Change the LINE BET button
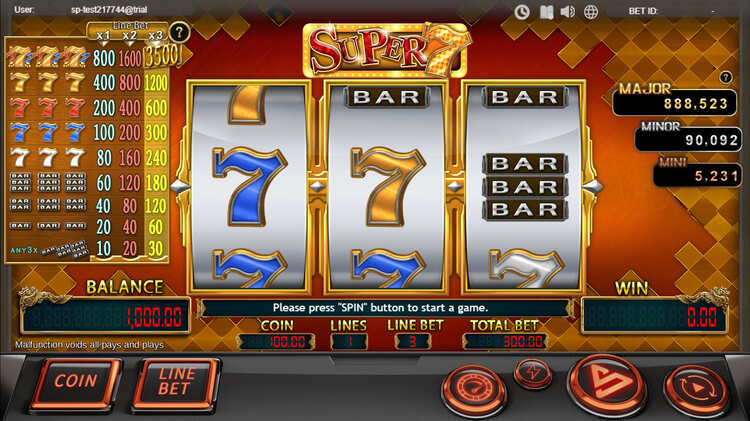The image size is (750, 421). click(x=175, y=382)
